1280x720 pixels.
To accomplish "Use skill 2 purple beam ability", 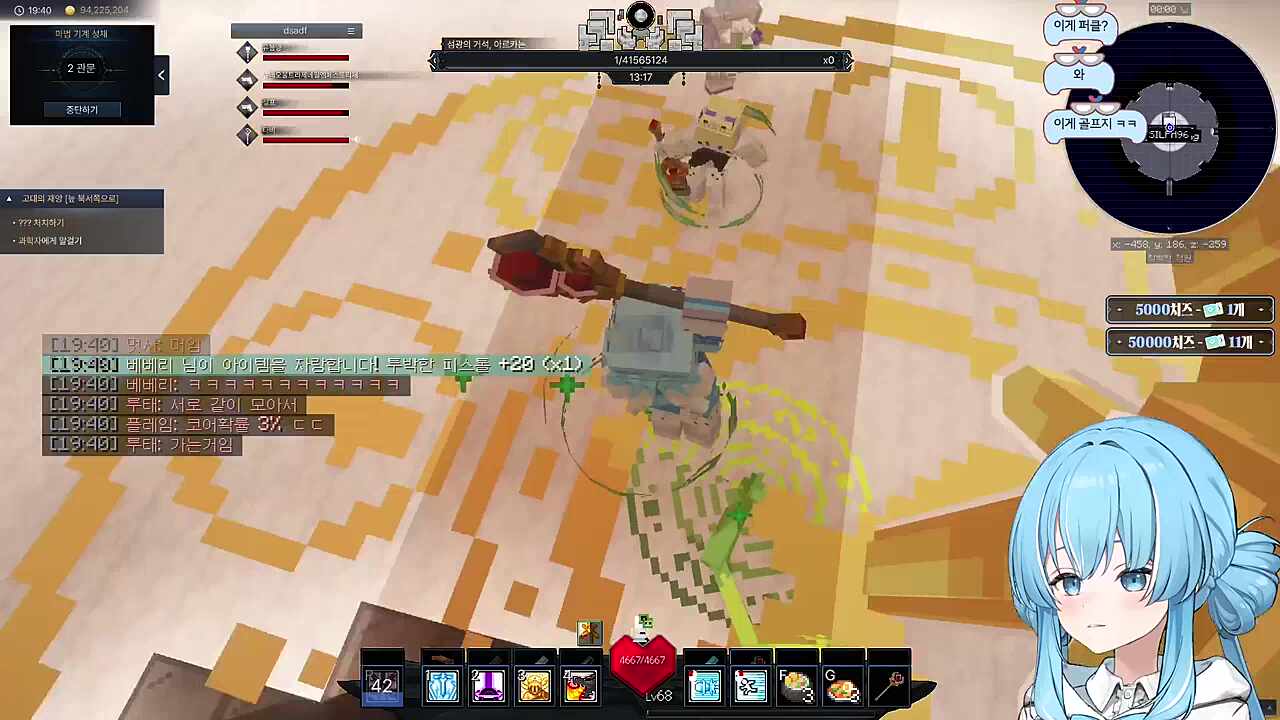I will tap(488, 685).
